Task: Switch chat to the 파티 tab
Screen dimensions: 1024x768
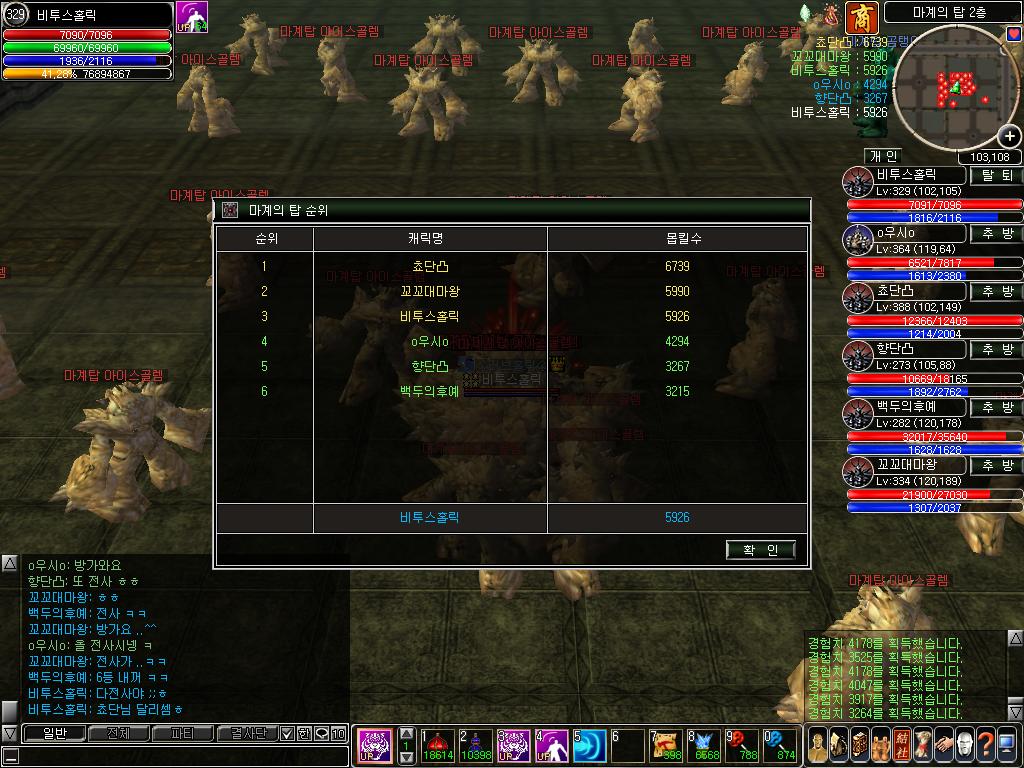Action: [183, 733]
